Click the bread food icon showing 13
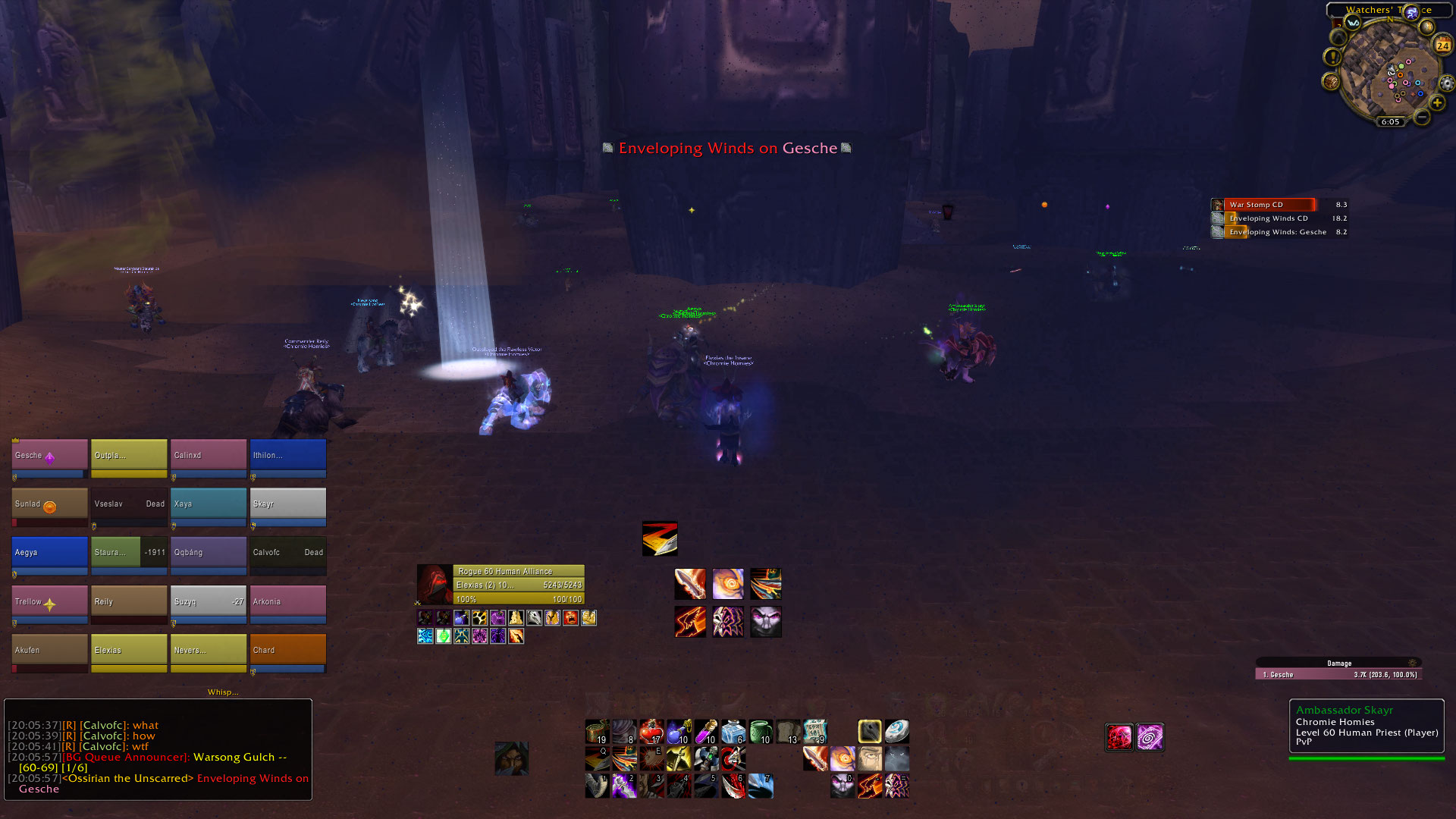 coord(787,731)
